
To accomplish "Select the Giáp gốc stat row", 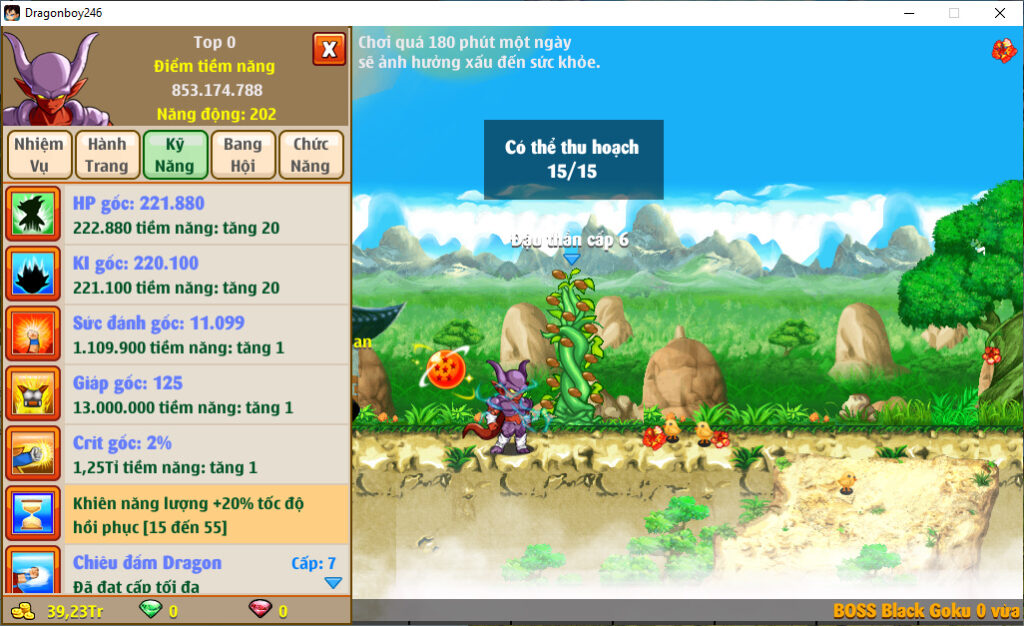I will coord(176,395).
